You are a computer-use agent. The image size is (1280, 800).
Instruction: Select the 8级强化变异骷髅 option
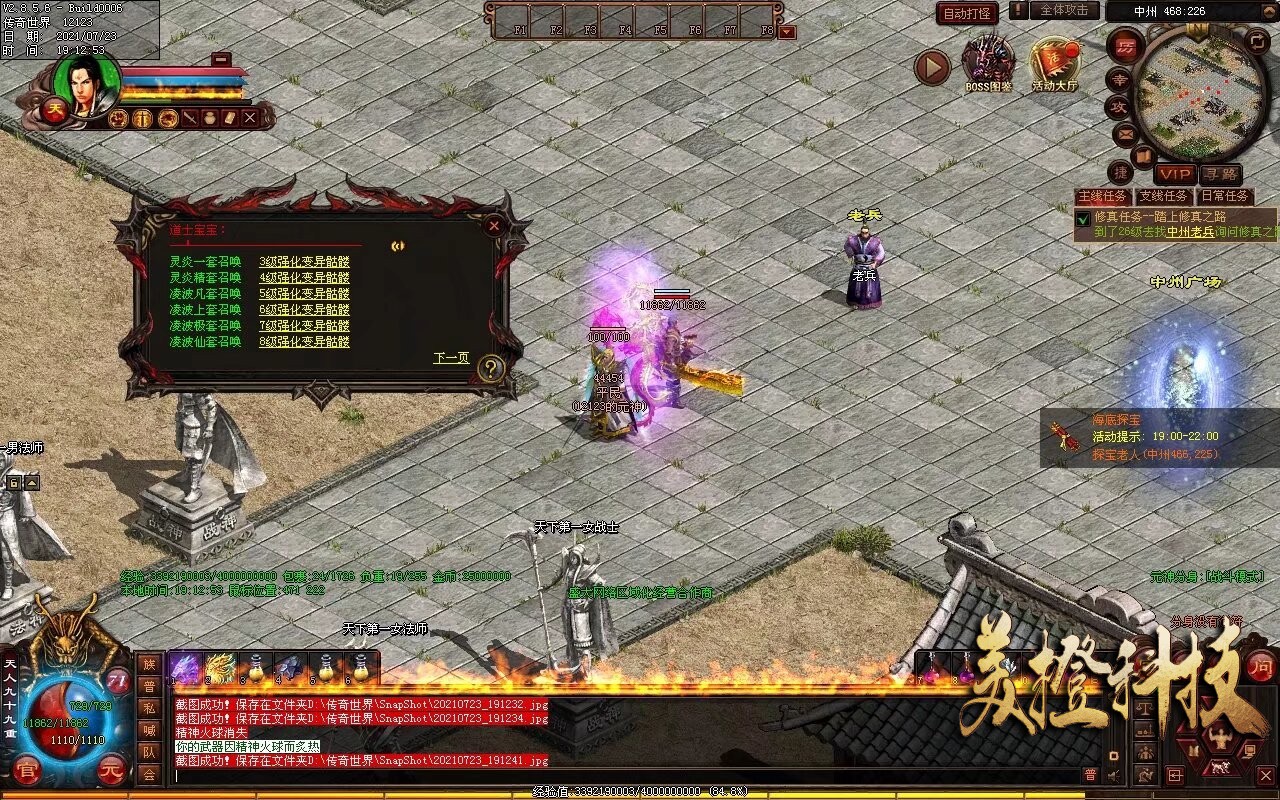click(x=304, y=342)
